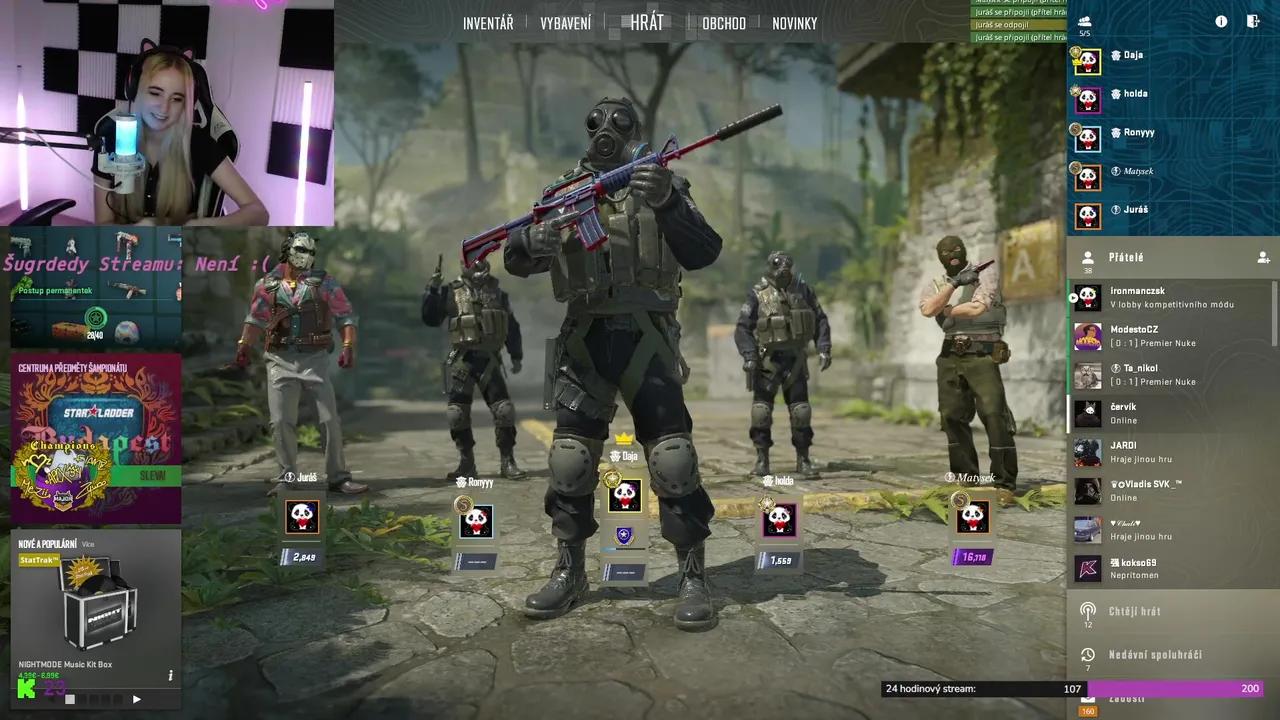Screen dimensions: 1280x720
Task: Click the antenna icon above the number 12
Action: [x=1087, y=608]
